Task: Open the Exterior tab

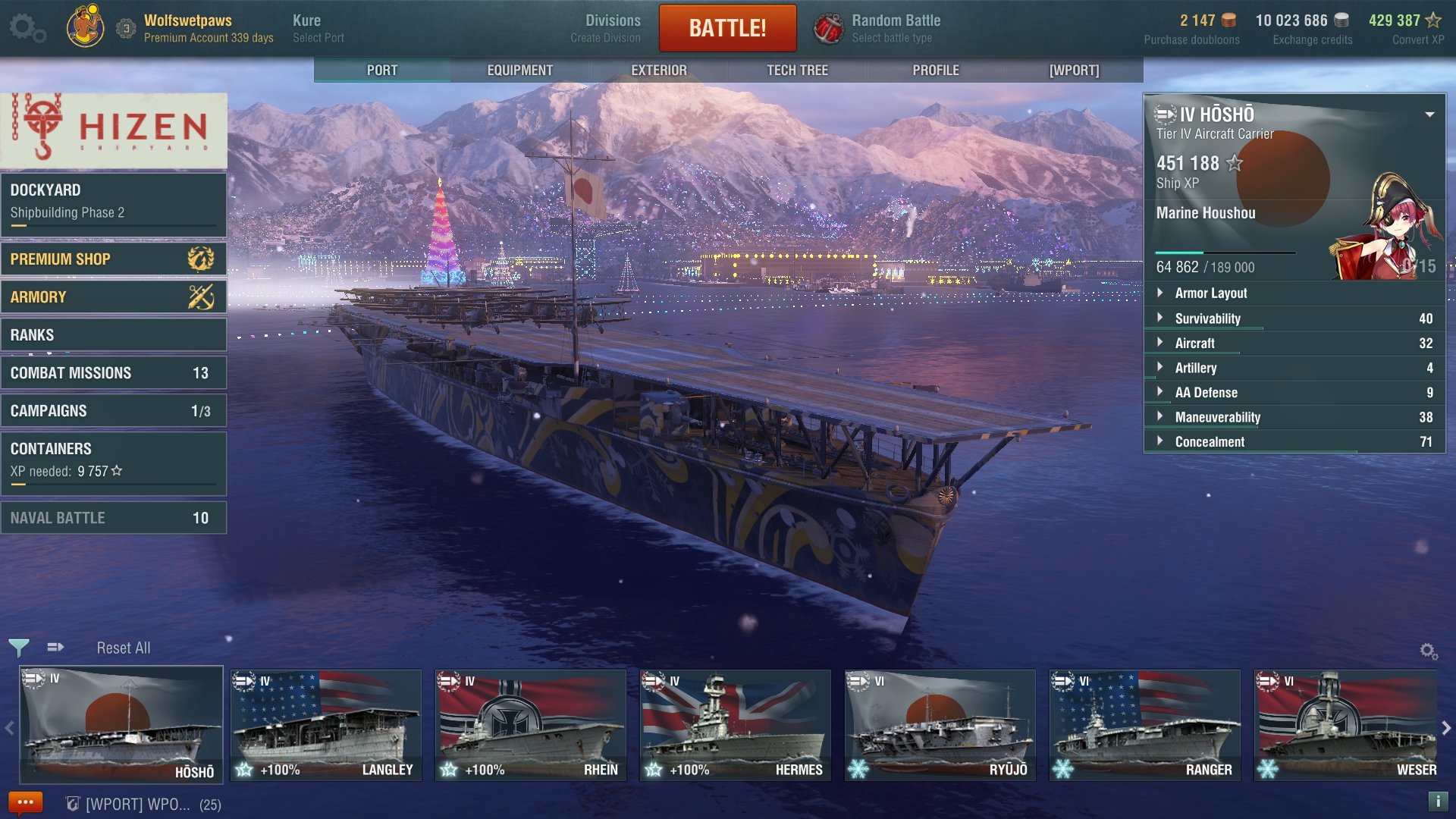Action: pos(658,70)
